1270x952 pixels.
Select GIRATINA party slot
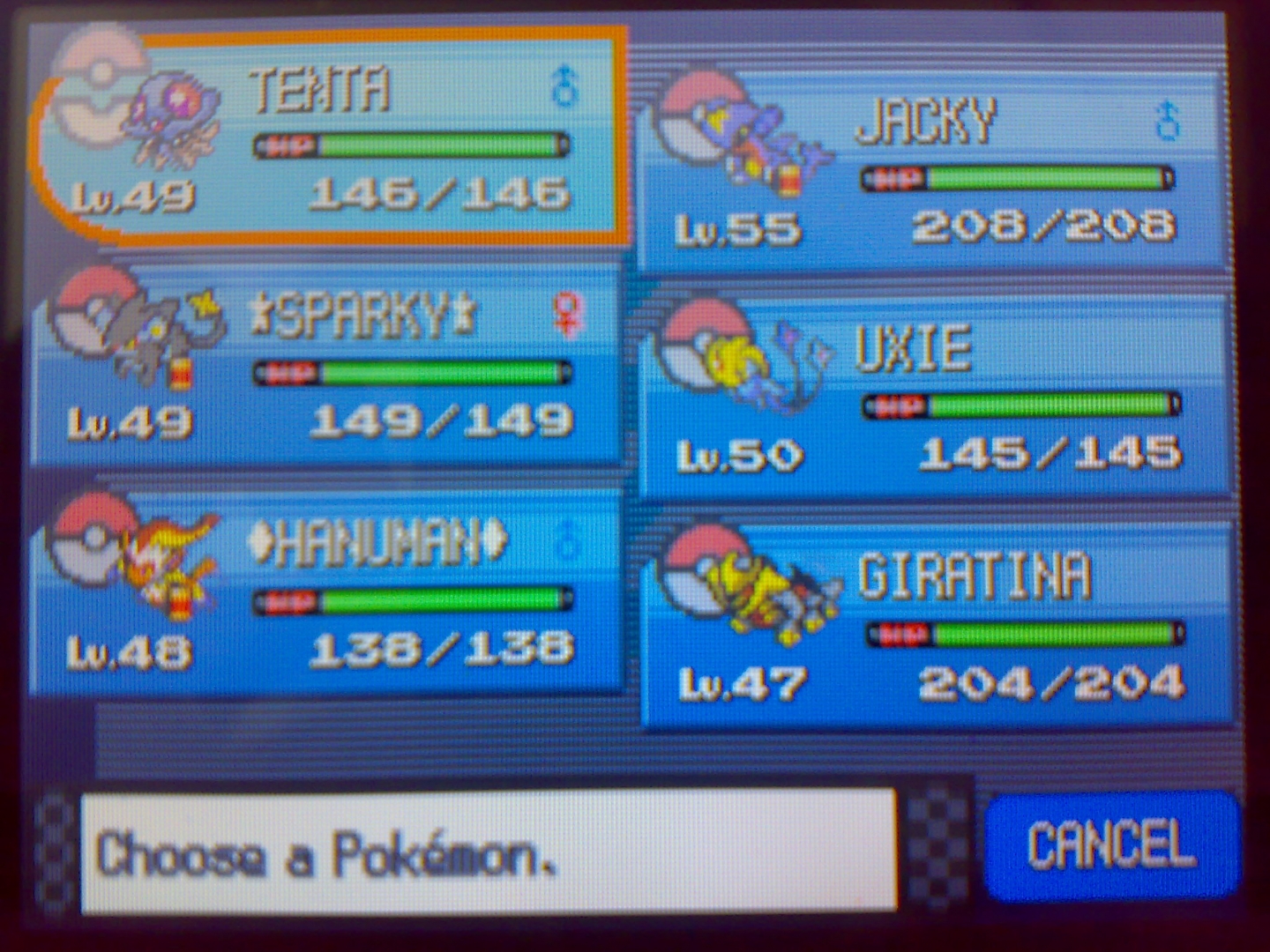pos(935,626)
